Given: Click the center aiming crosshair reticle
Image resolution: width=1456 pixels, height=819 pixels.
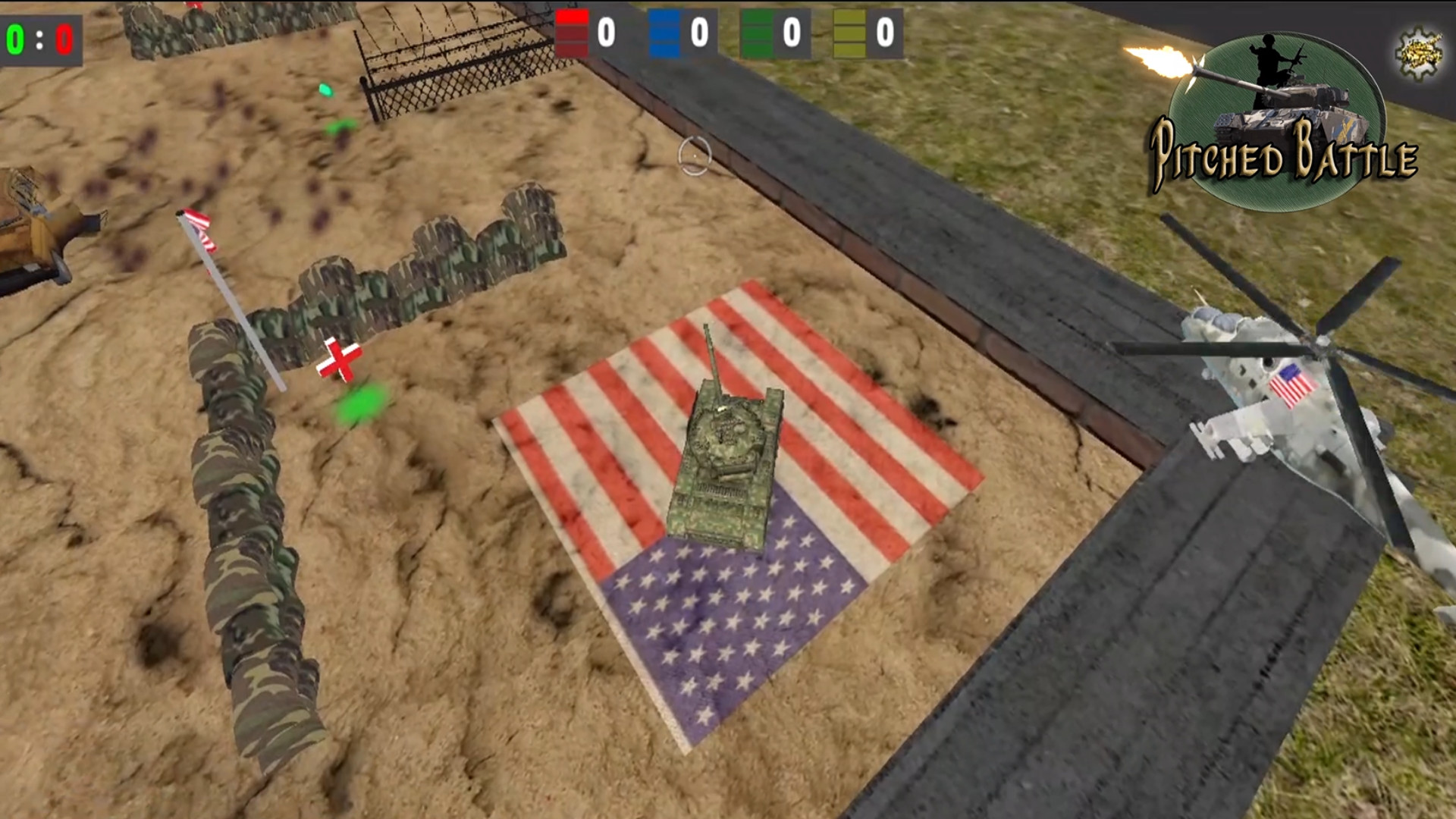Looking at the screenshot, I should point(696,155).
